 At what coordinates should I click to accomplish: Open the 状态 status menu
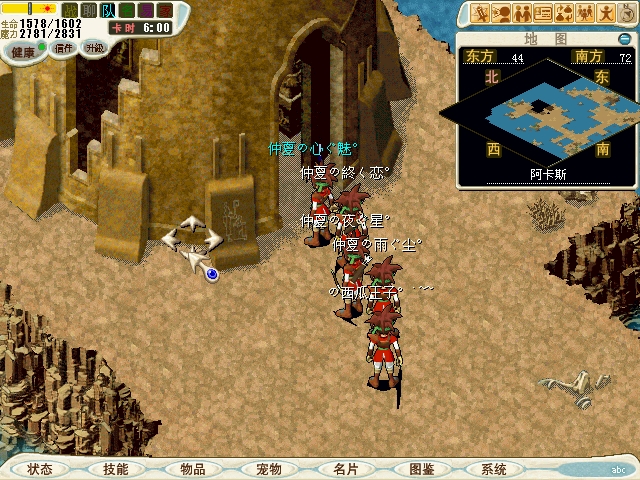pos(40,469)
